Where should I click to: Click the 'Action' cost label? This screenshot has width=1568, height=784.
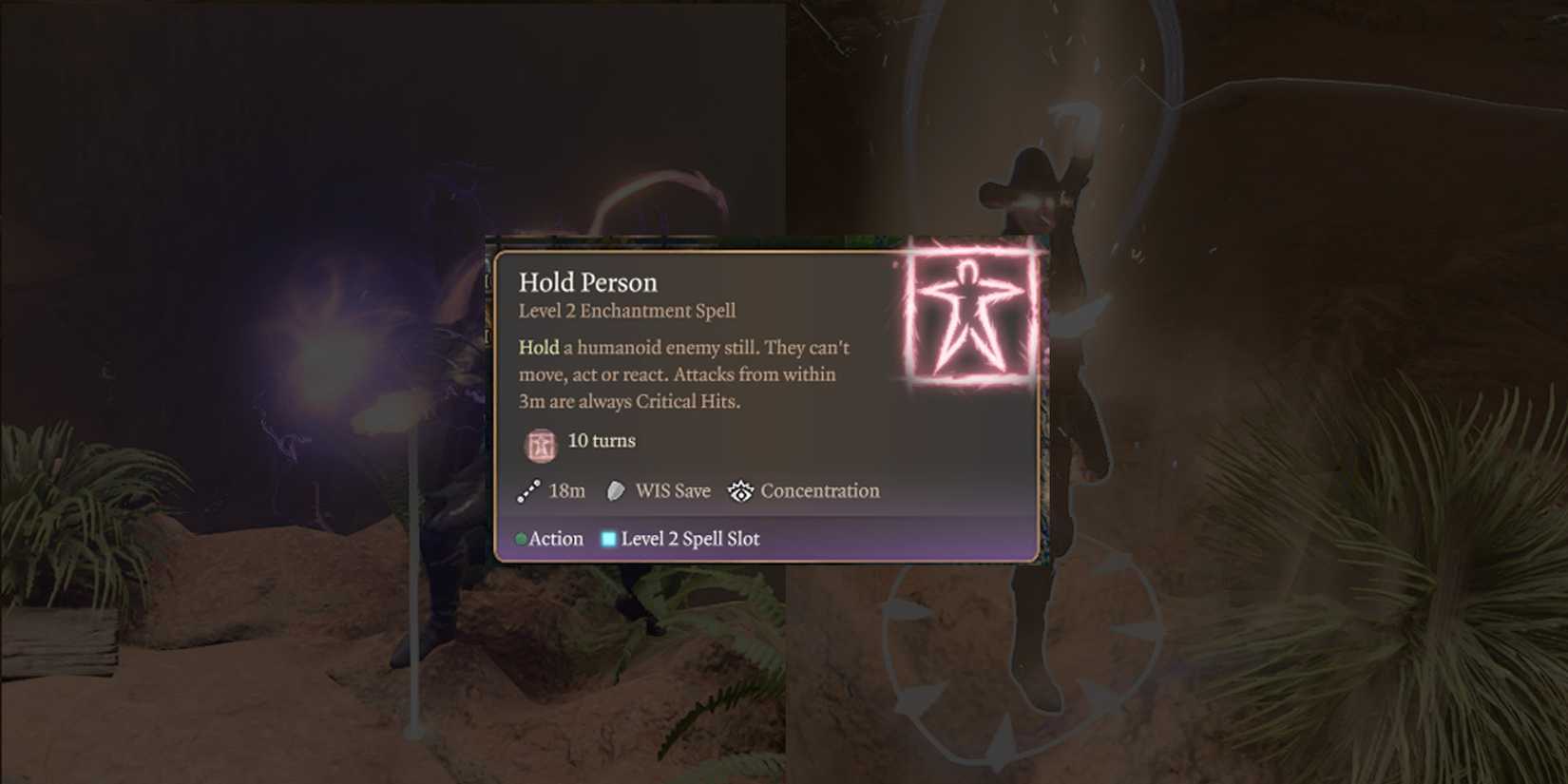[x=555, y=539]
